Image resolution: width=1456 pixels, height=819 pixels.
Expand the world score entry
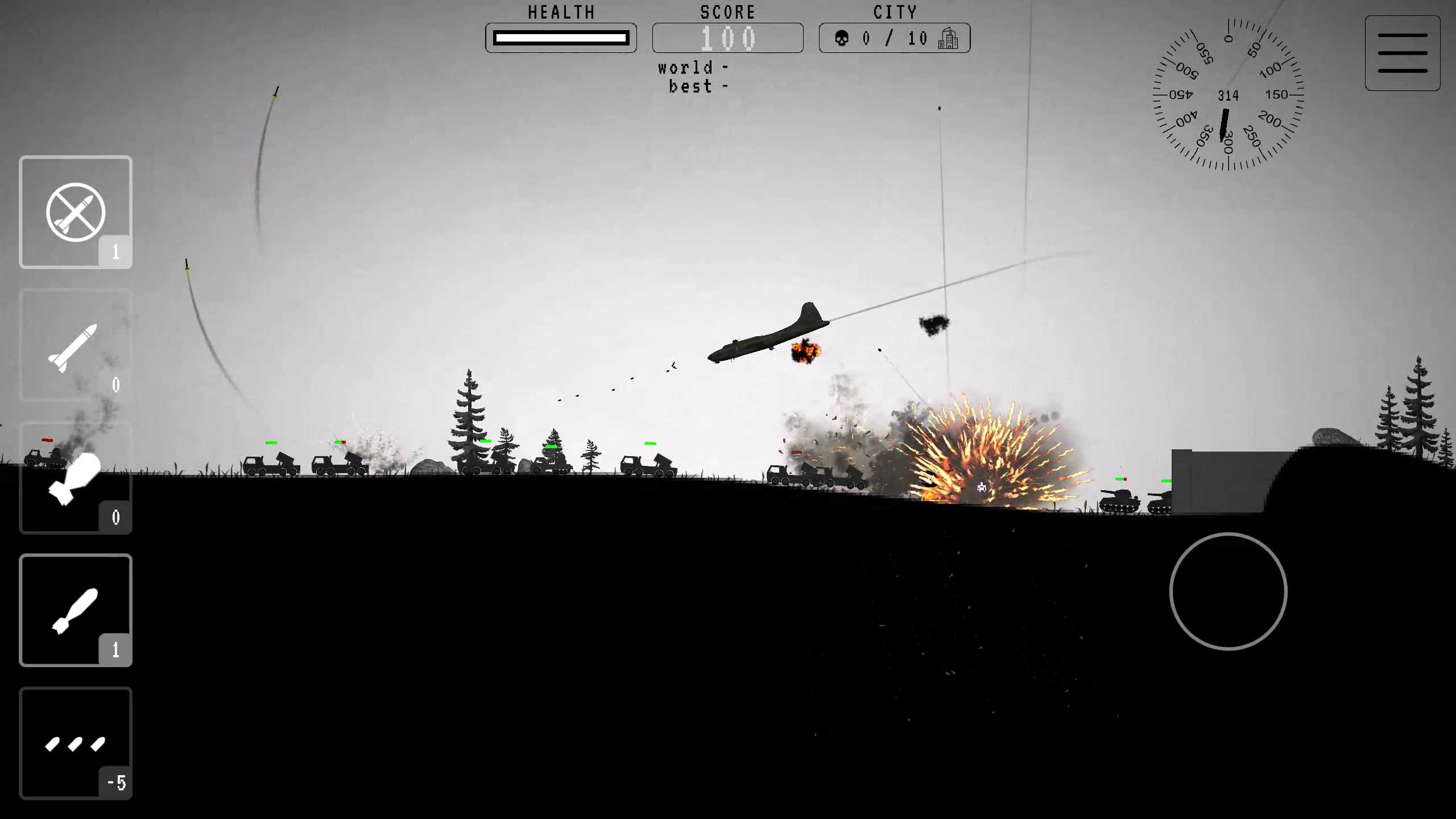[x=692, y=68]
